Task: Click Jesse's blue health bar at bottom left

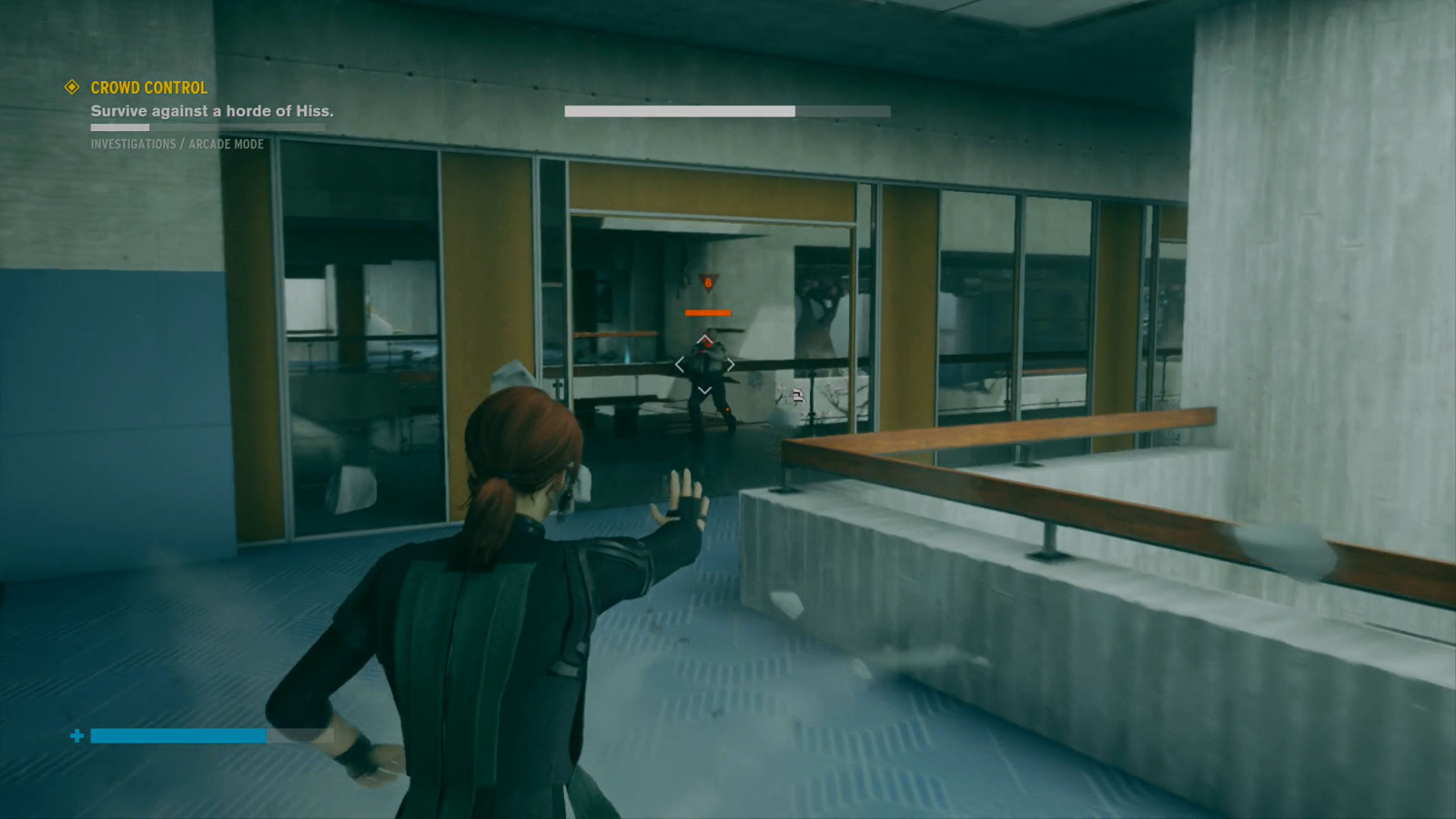Action: [177, 733]
